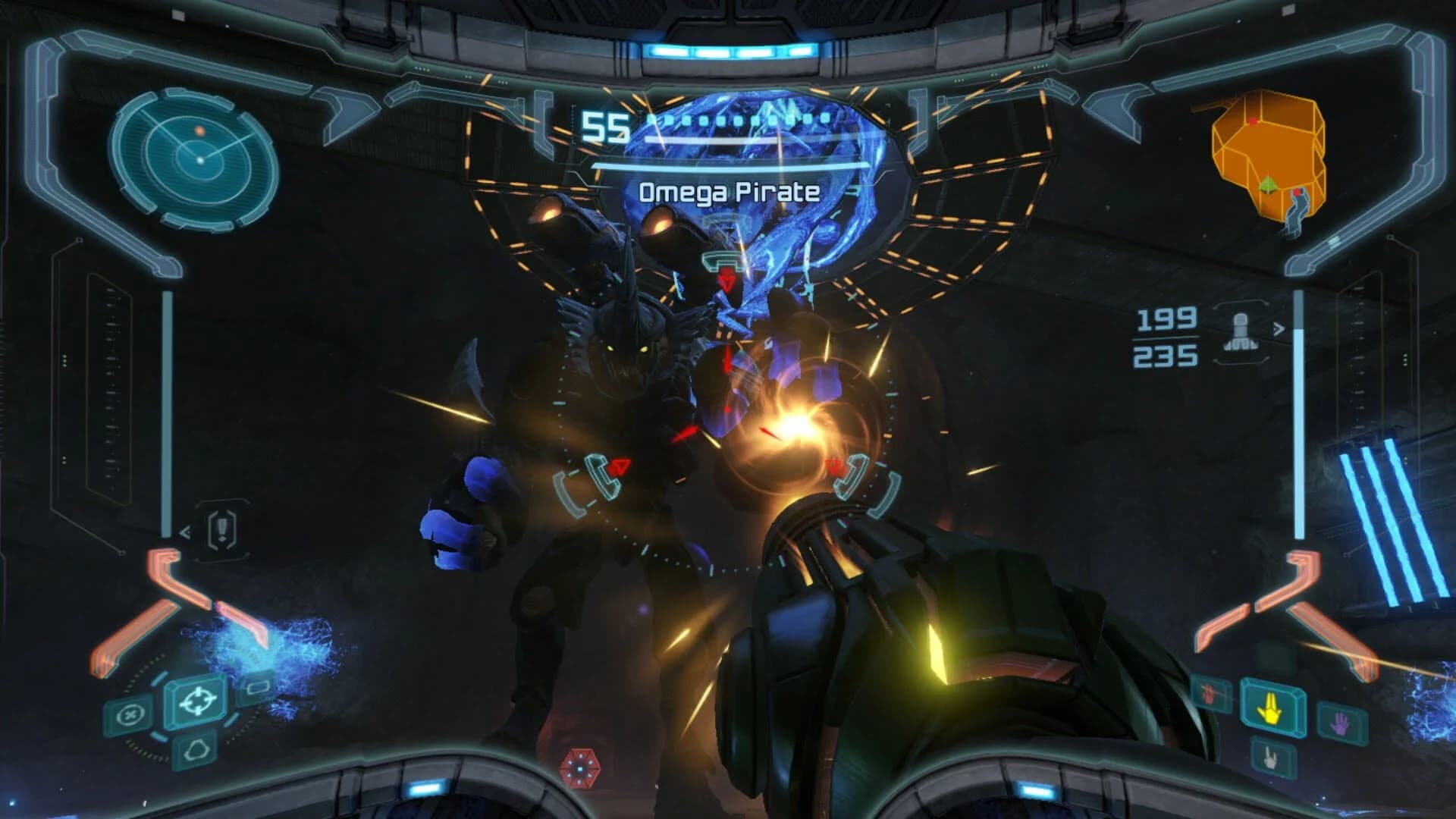The height and width of the screenshot is (819, 1456).
Task: Click the missile icon beside the ammo counter
Action: point(1241,333)
